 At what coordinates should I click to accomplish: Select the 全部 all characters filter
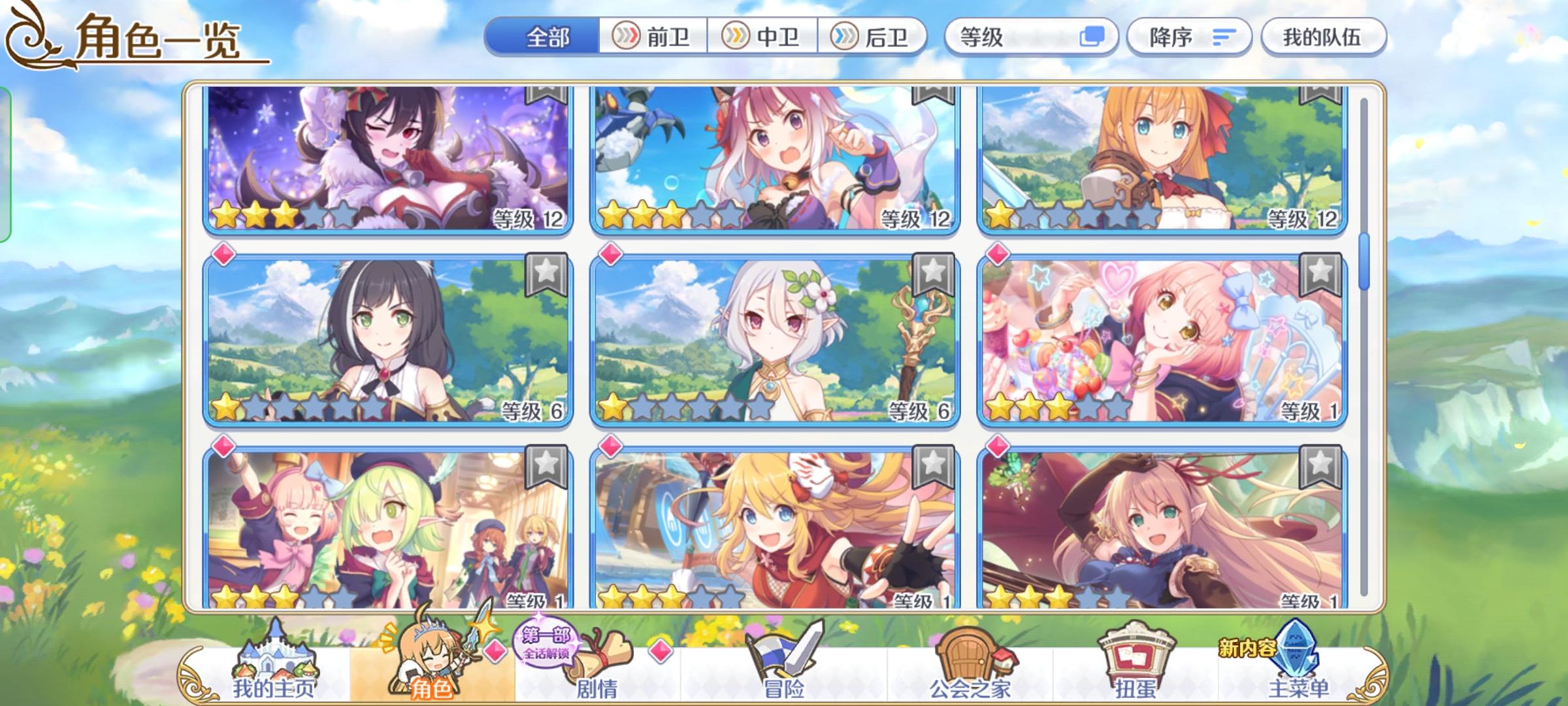(x=549, y=37)
